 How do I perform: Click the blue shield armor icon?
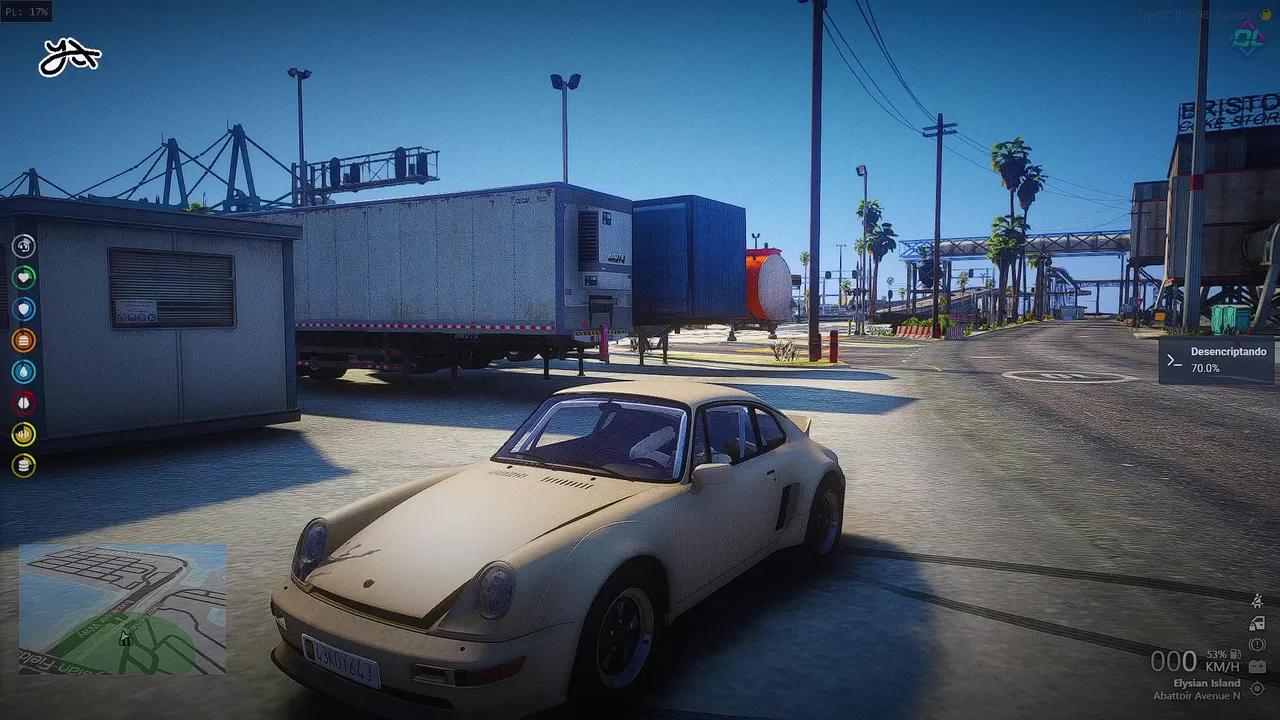tap(23, 309)
